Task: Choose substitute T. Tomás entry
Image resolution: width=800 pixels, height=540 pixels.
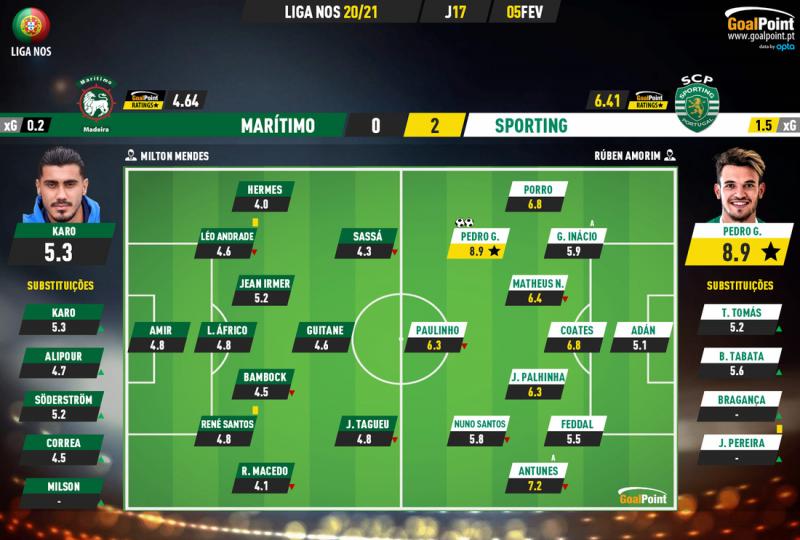Action: 735,319
